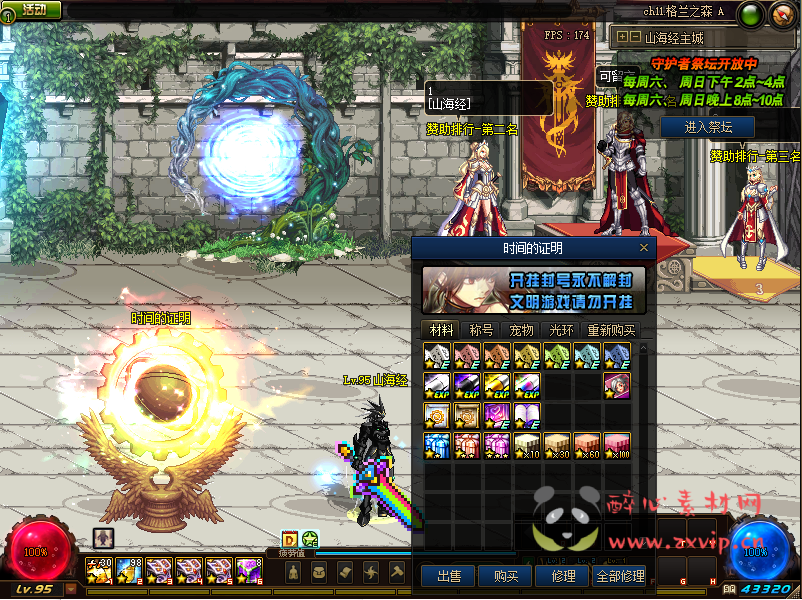Viewport: 802px width, 600px height.
Task: Select the 光环 tab
Action: tap(561, 330)
